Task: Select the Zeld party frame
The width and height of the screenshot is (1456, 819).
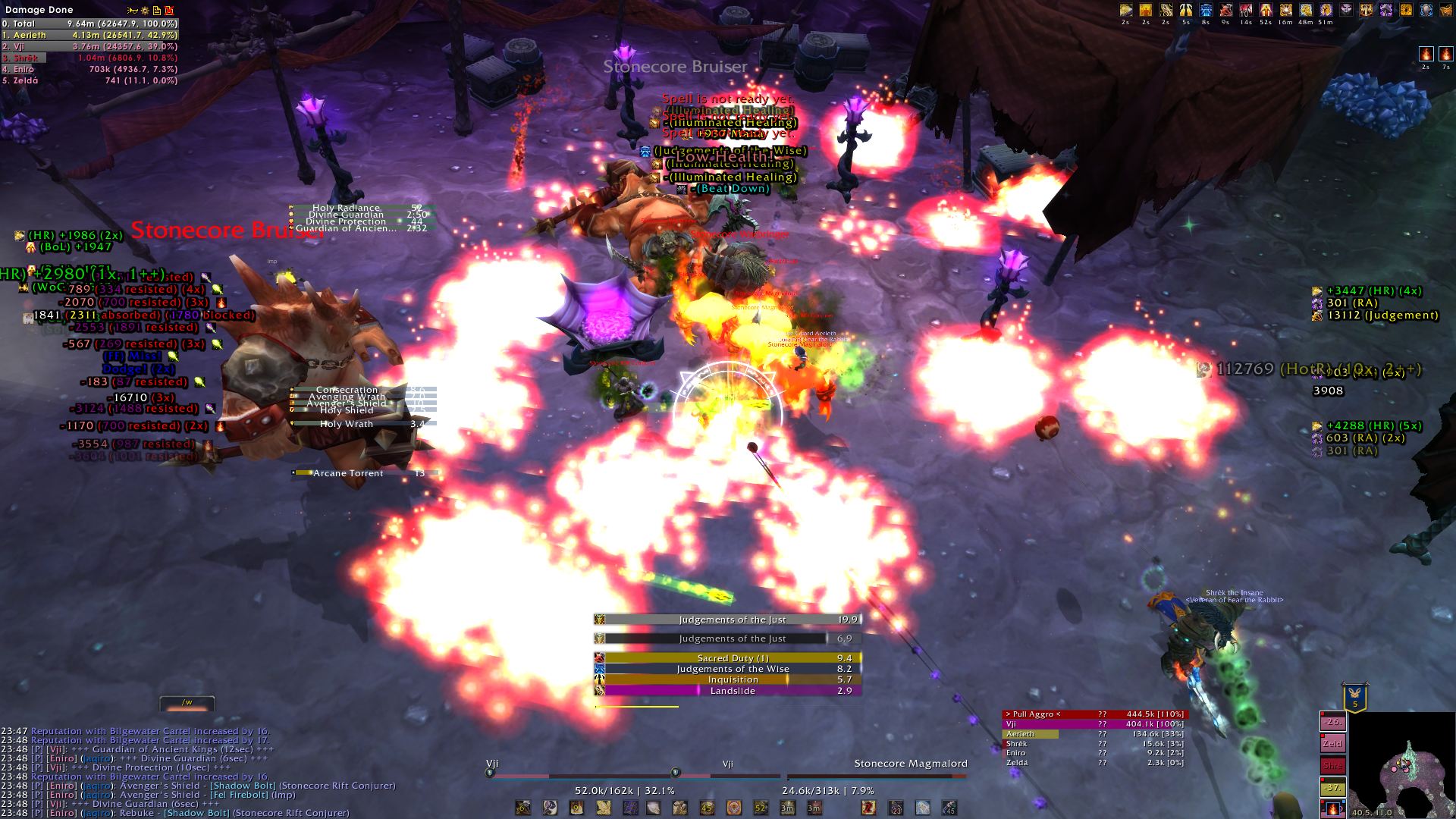Action: (1332, 744)
